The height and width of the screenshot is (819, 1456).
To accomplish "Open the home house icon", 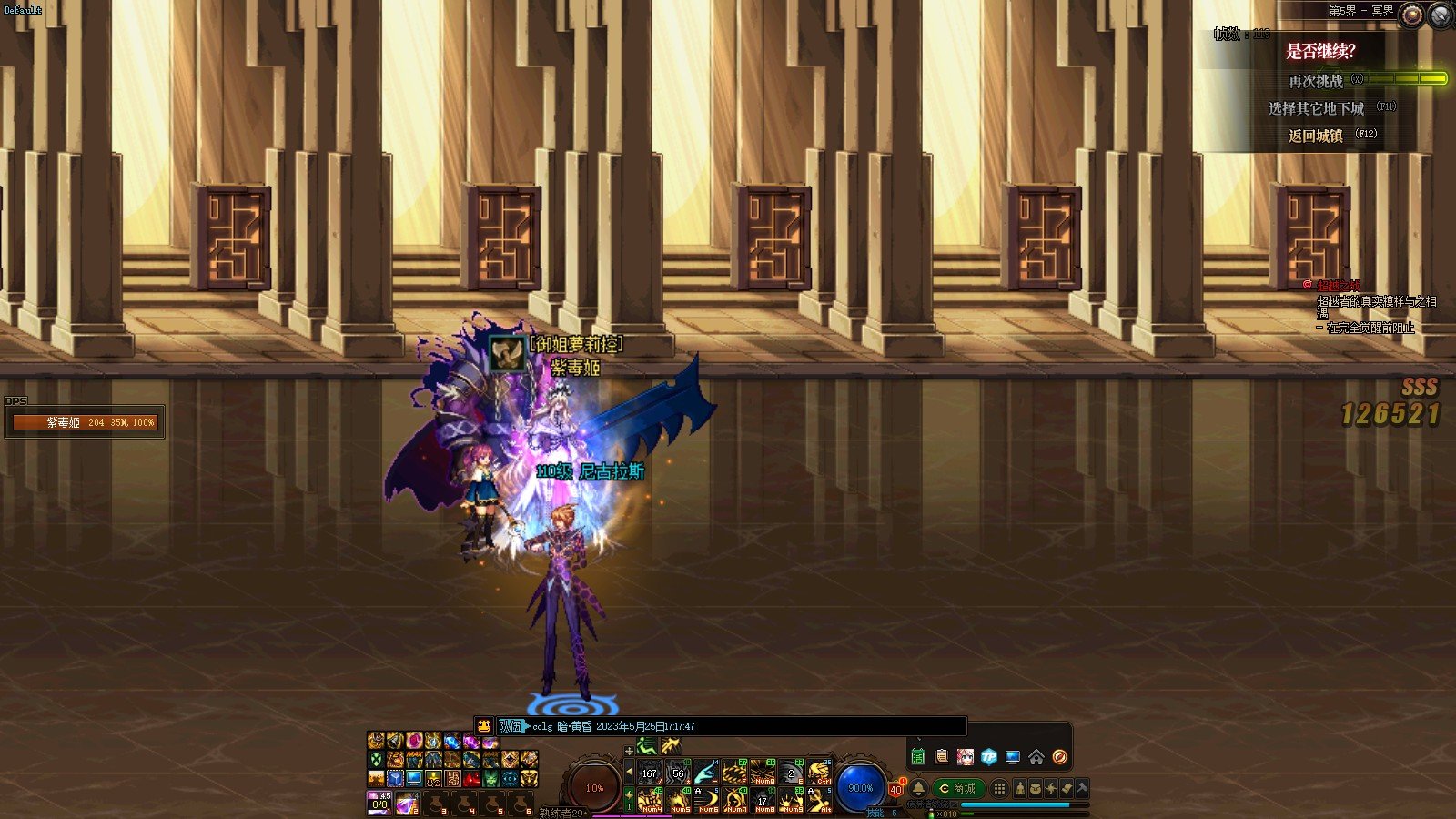I will tap(1036, 757).
